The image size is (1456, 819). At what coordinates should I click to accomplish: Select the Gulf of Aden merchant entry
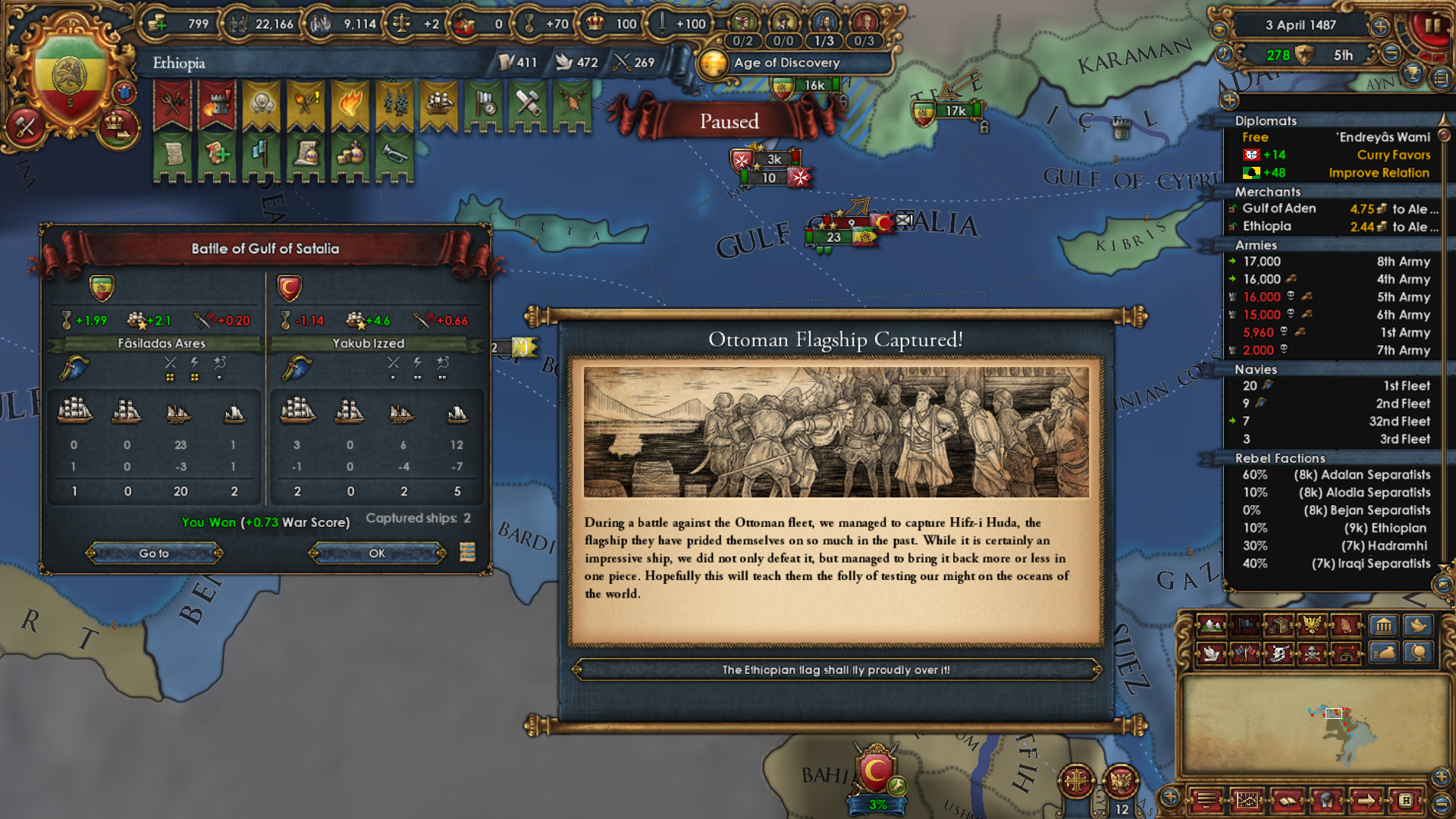1335,209
